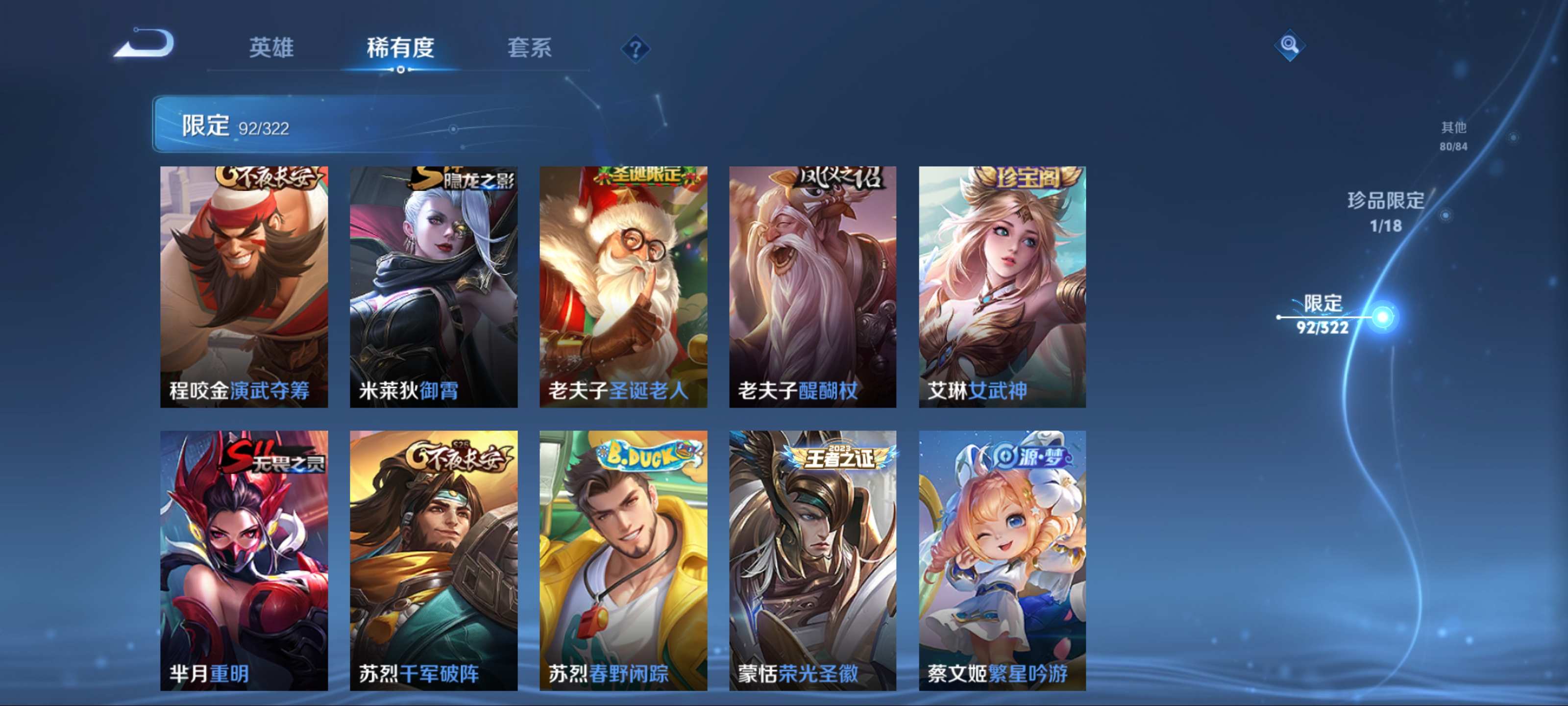Jump to 珍品限定 rarity category
The height and width of the screenshot is (706, 1568).
coord(1385,211)
